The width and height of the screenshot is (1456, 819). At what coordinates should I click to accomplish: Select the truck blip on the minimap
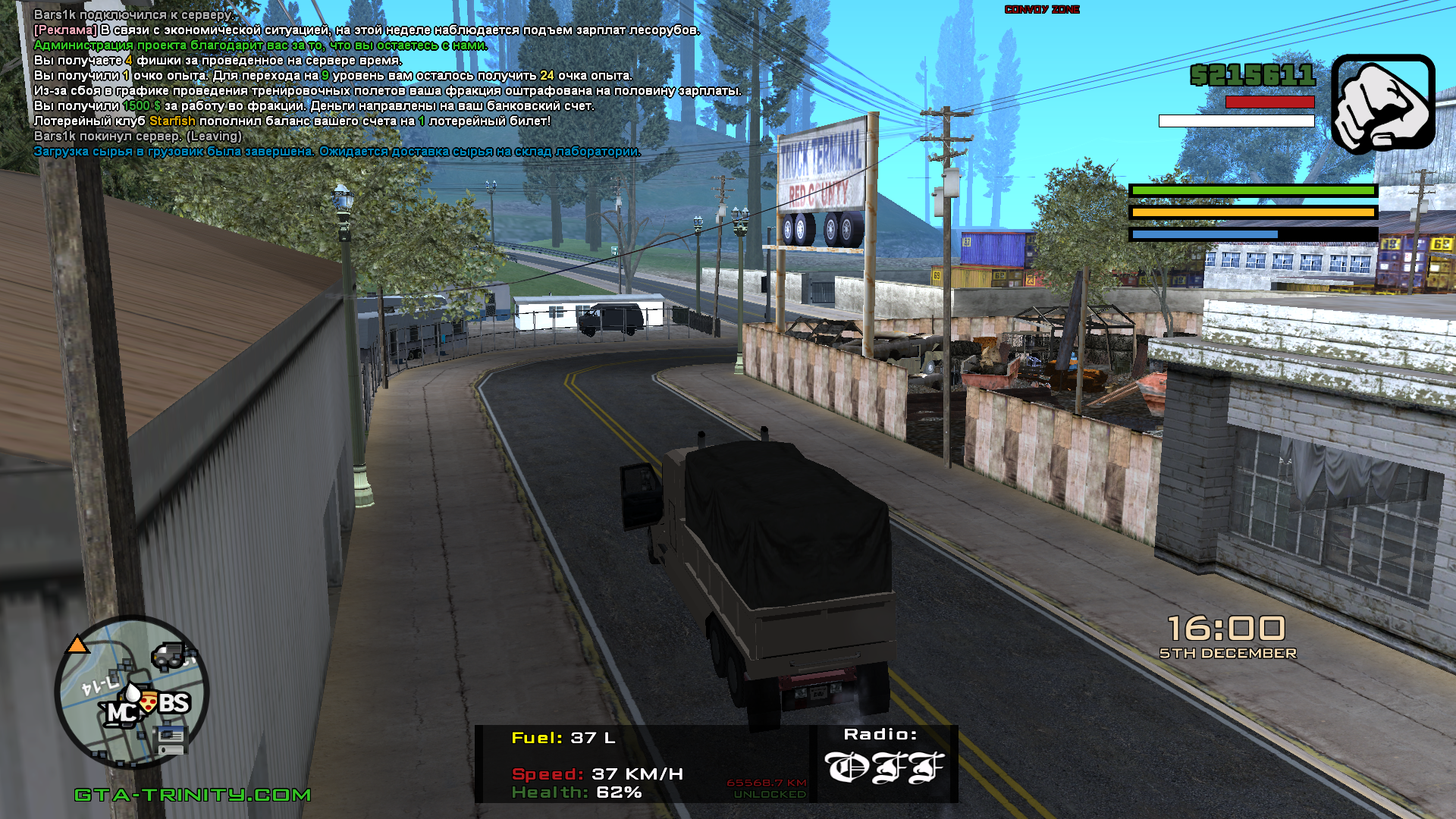(x=169, y=655)
